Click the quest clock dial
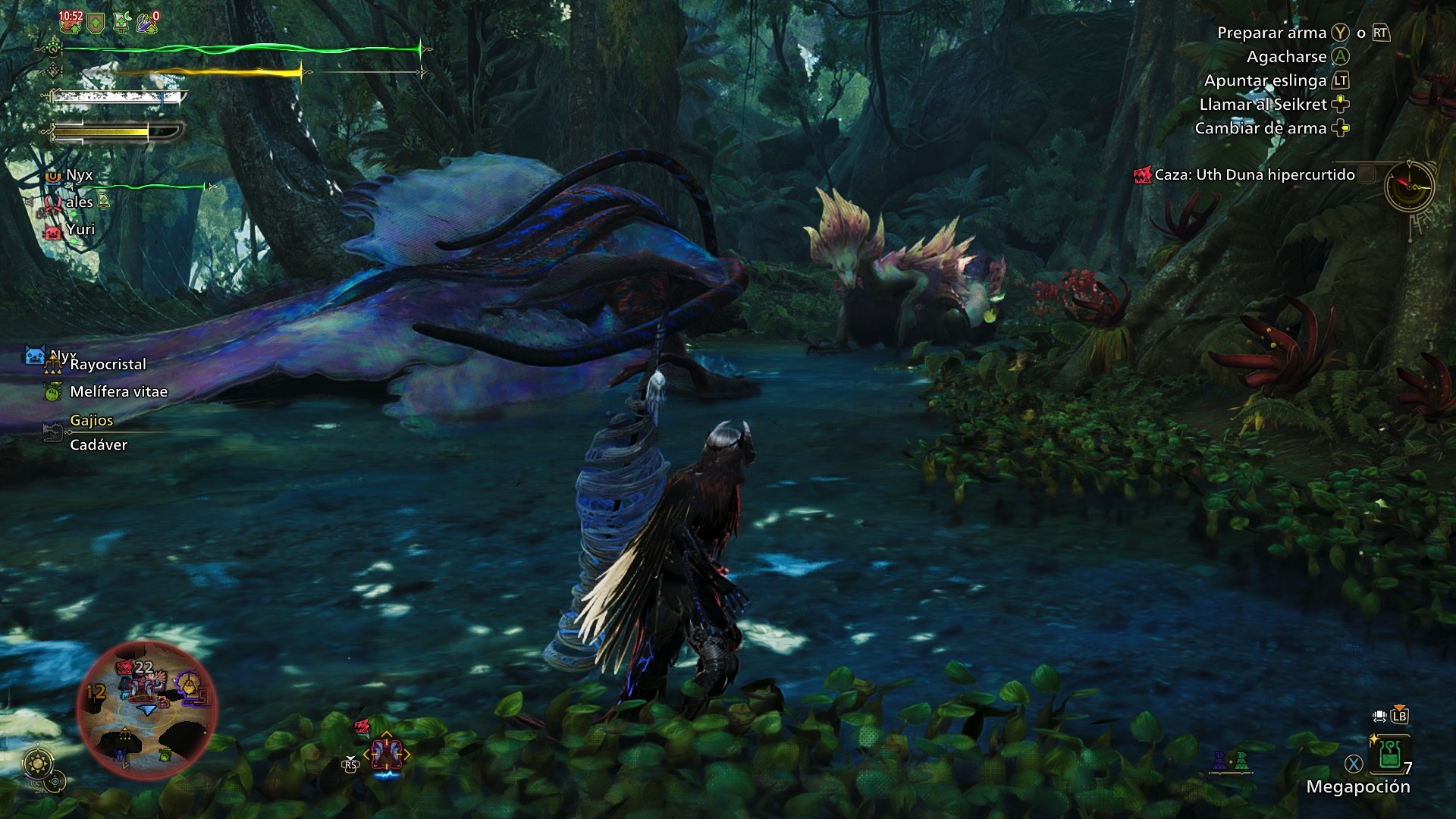The image size is (1456, 819). point(1410,186)
